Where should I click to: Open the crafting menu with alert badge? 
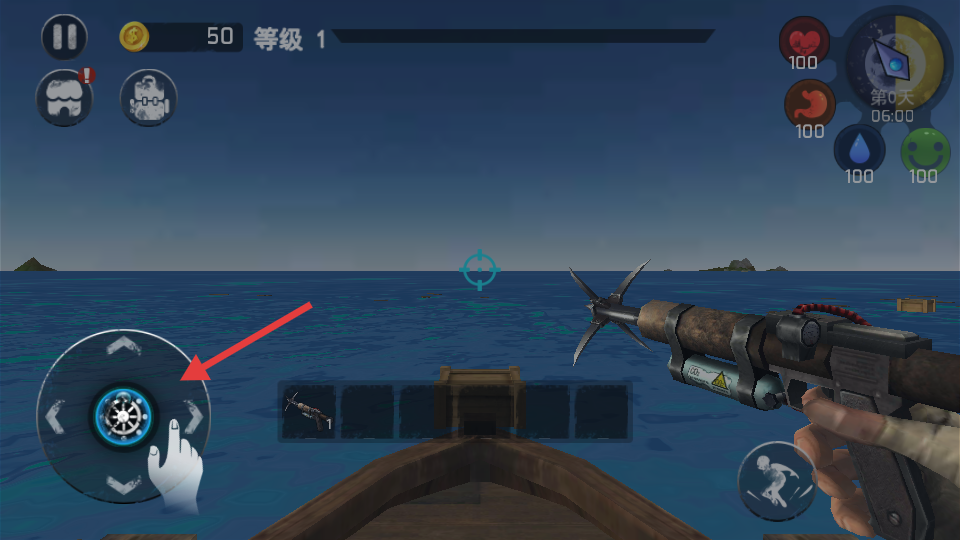click(64, 98)
